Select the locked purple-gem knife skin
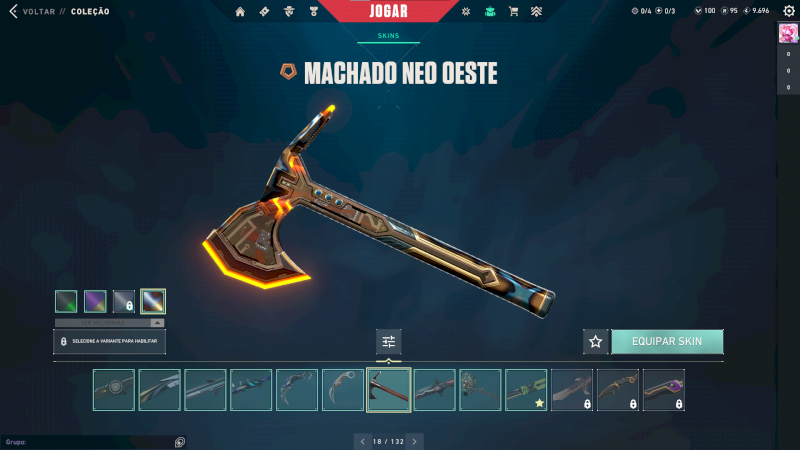800x450 pixels. coord(663,390)
